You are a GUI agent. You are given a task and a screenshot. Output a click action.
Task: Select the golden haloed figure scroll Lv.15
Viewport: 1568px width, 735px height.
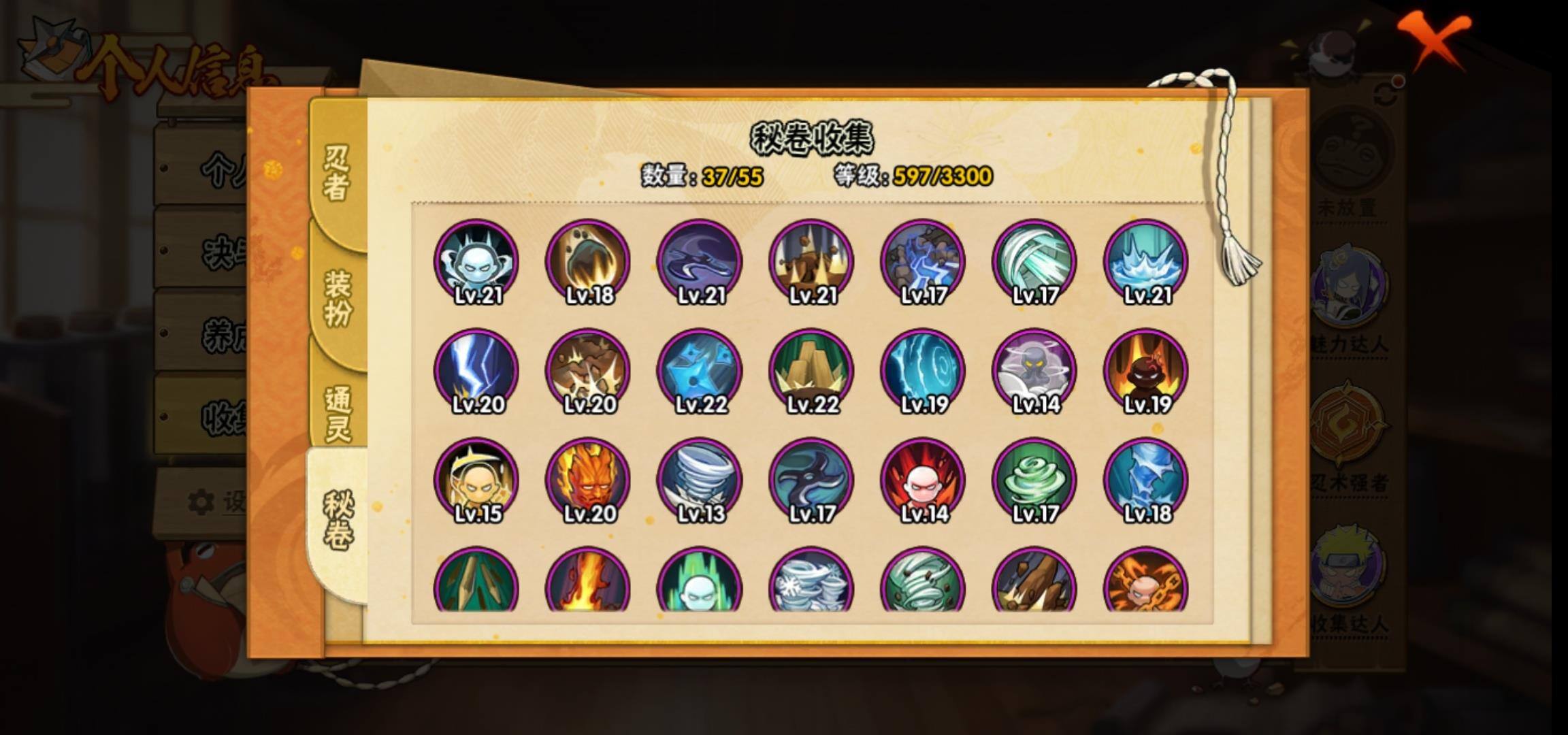click(476, 480)
